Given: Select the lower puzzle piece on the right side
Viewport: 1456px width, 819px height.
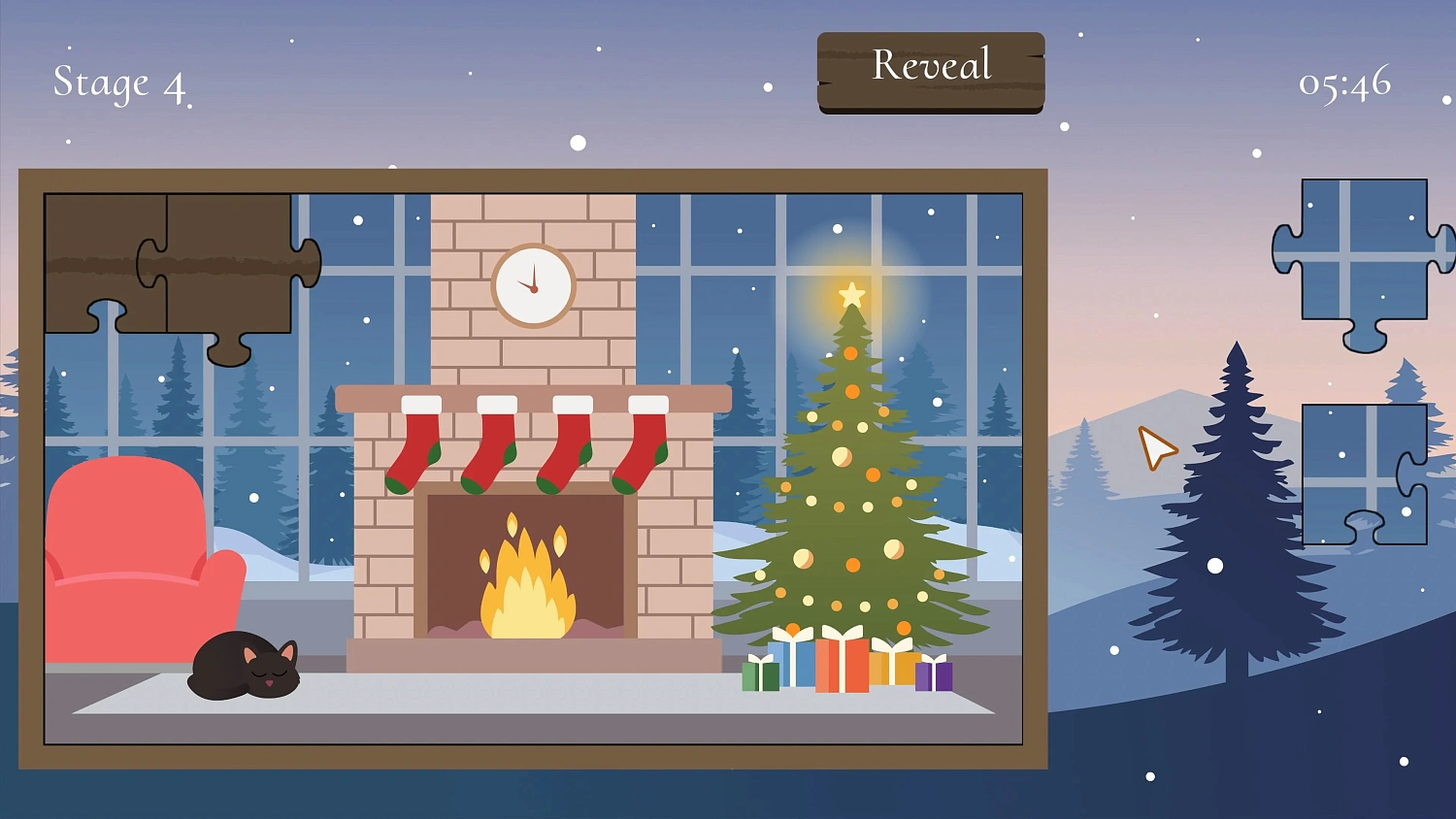Looking at the screenshot, I should (1363, 471).
